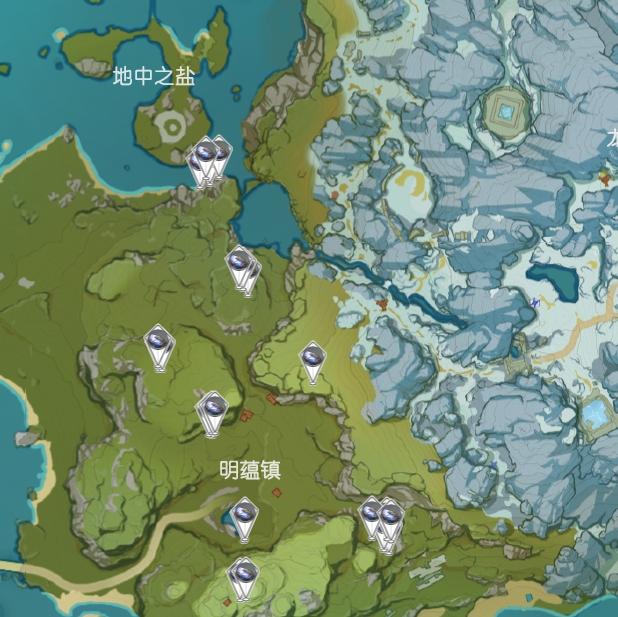
Task: Choose the pin cluster southeast of 明蕴镇
Action: click(x=381, y=520)
